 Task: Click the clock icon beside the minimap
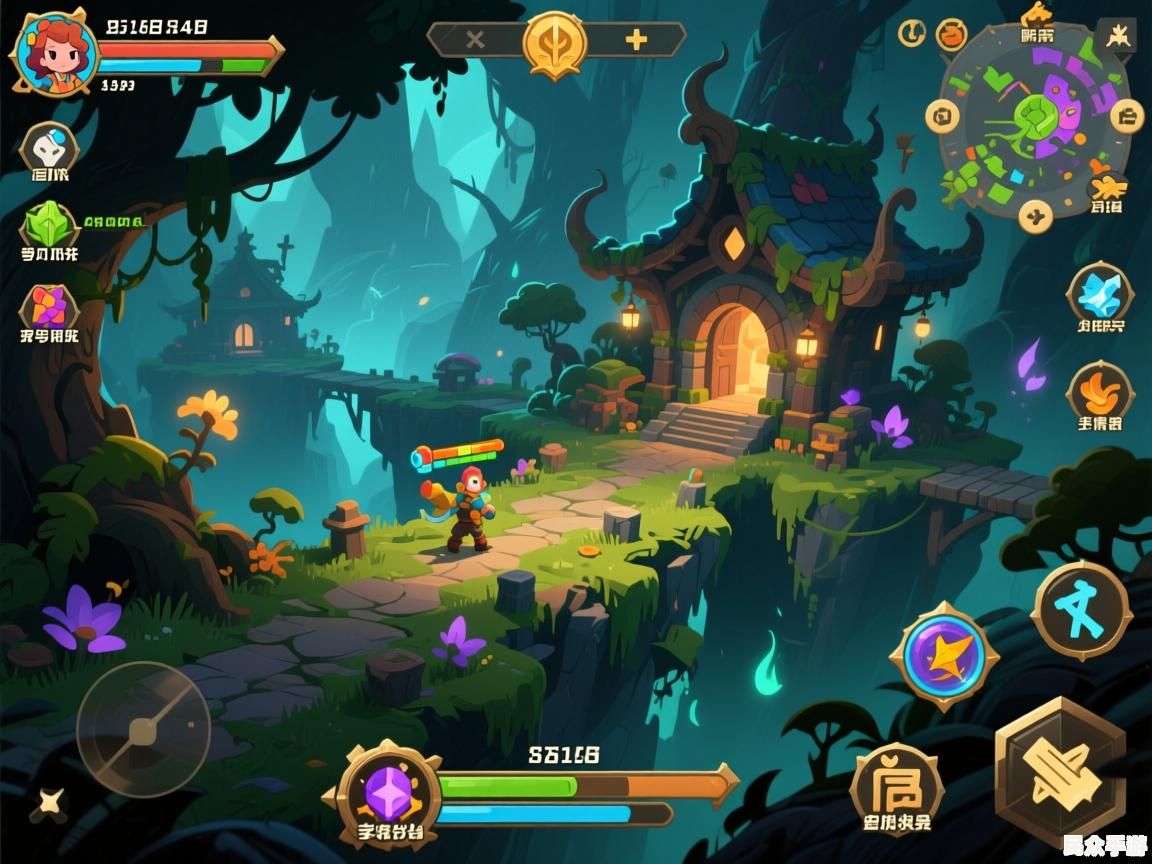point(911,33)
